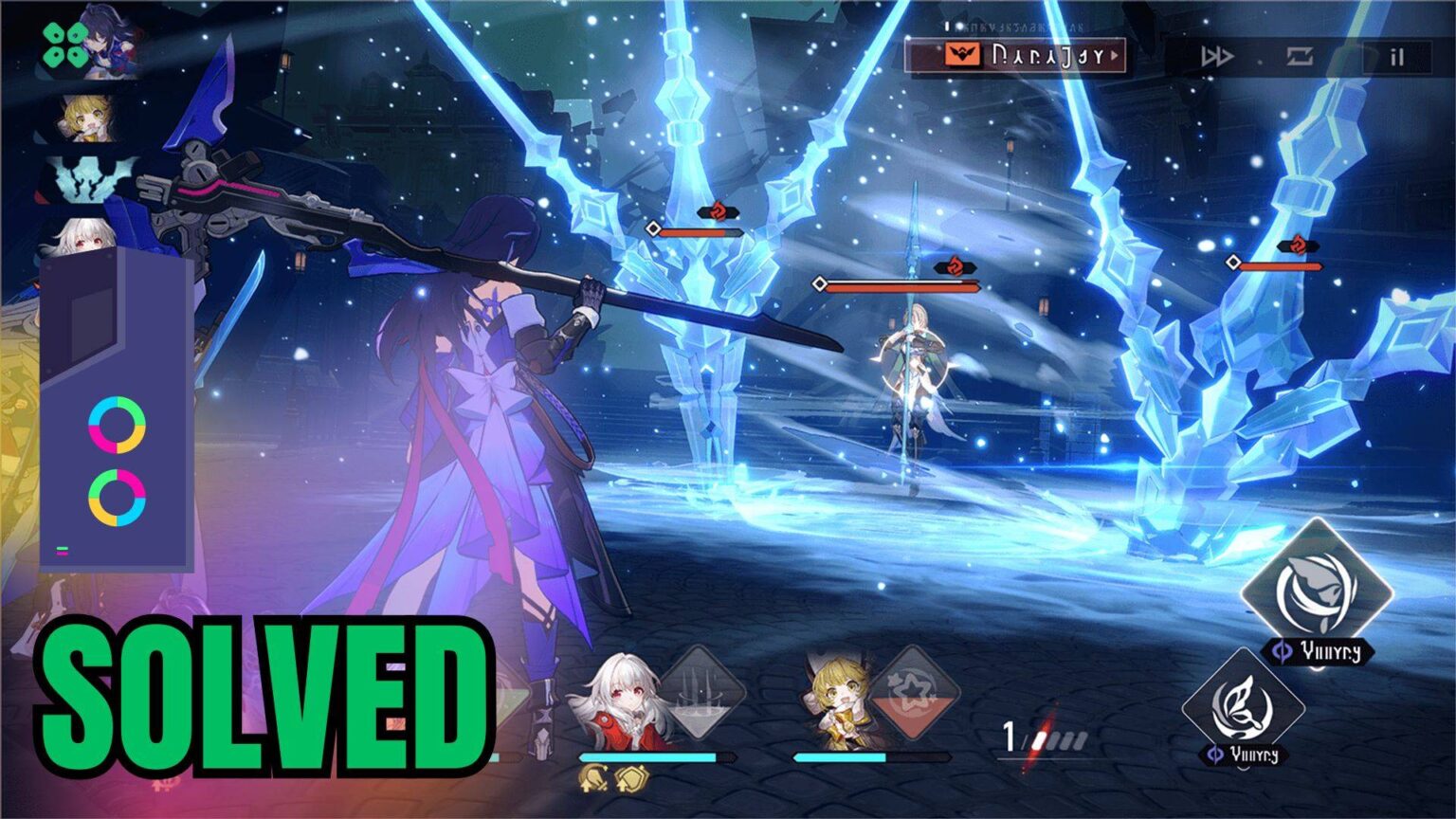
Task: Click the fast-forward battle speed icon
Action: tap(1217, 55)
